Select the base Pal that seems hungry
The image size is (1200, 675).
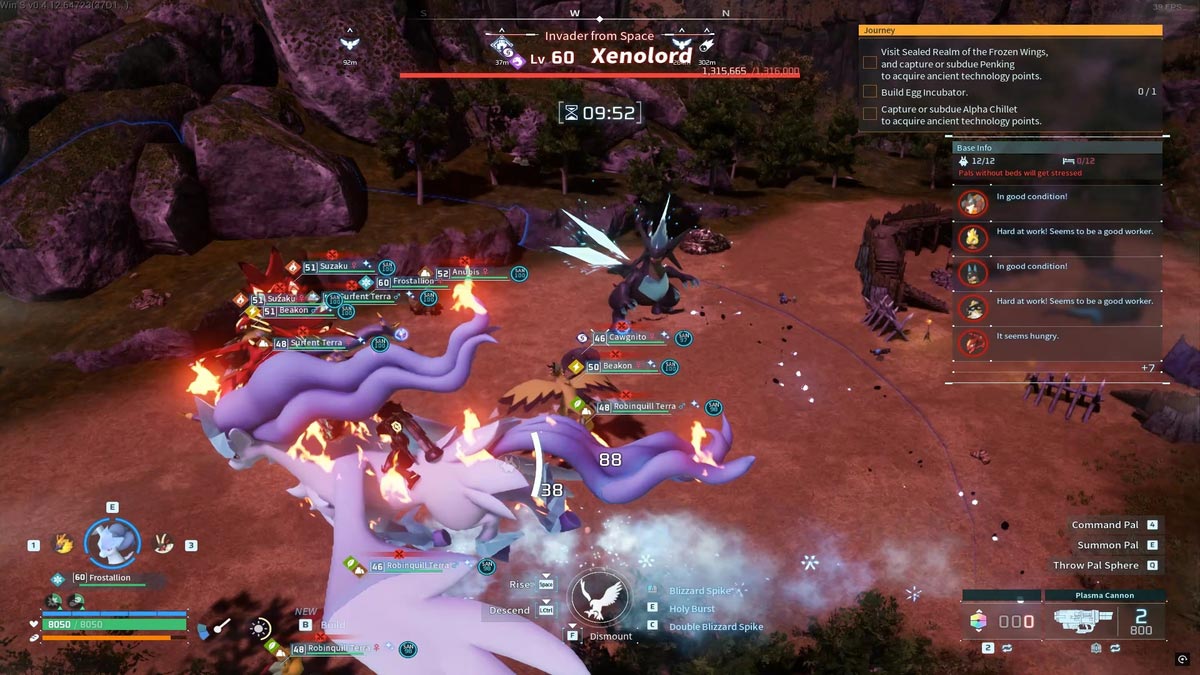(x=973, y=343)
